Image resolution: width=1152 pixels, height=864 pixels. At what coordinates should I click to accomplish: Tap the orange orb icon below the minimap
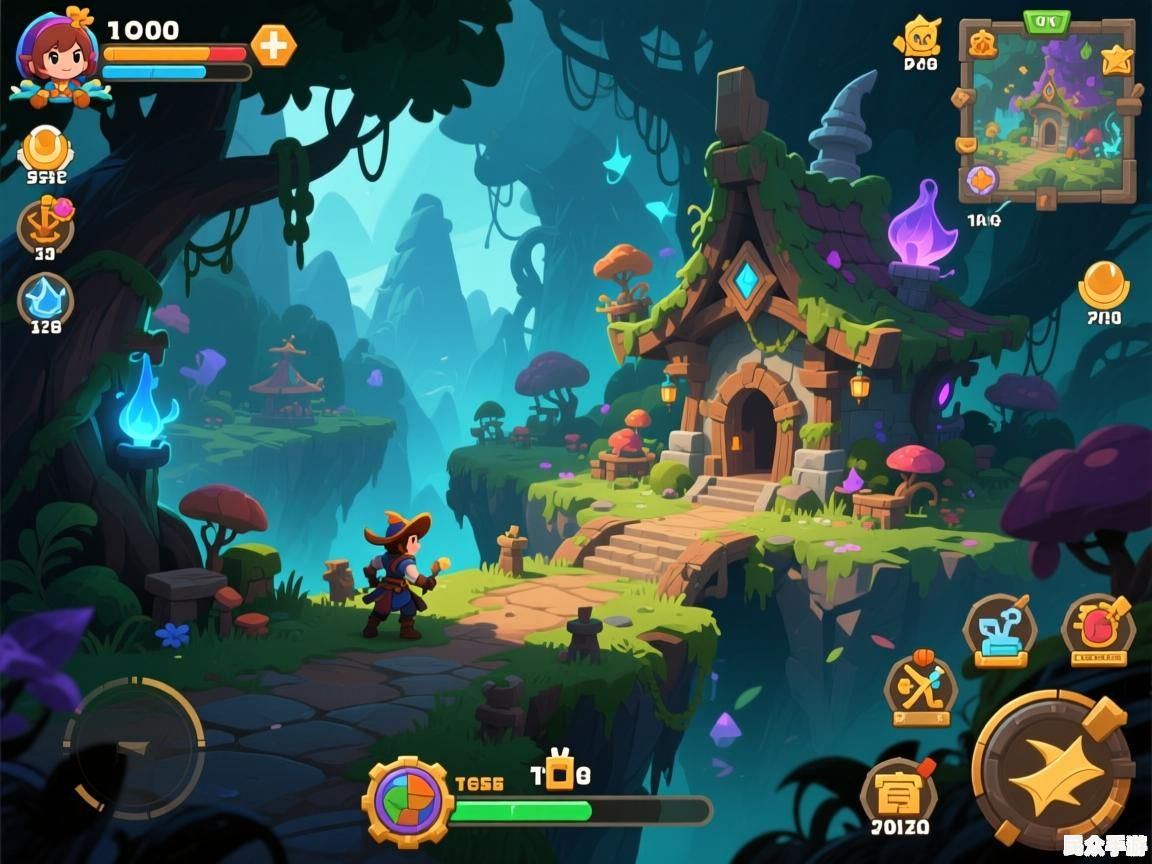pyautogui.click(x=1104, y=285)
